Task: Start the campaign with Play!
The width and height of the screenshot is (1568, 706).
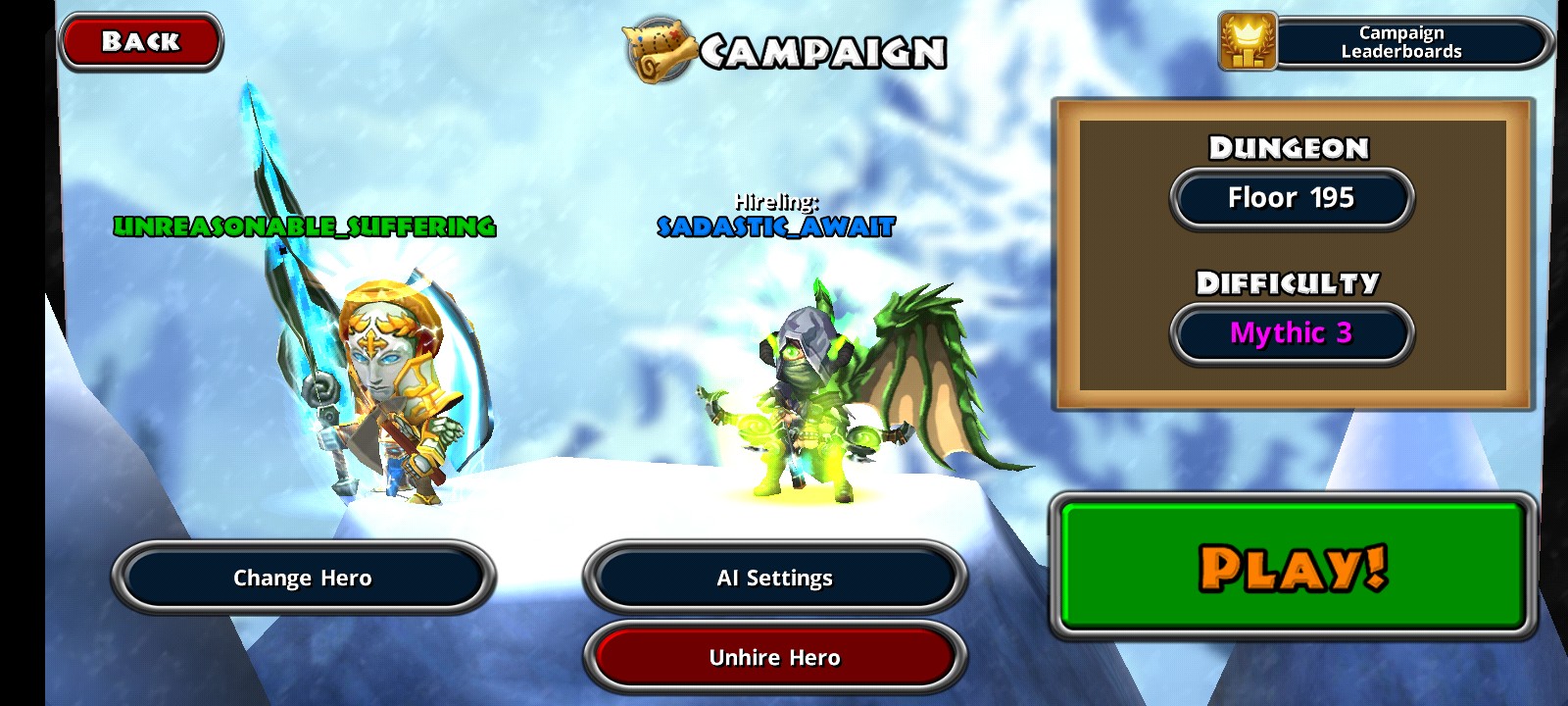Action: coord(1293,566)
